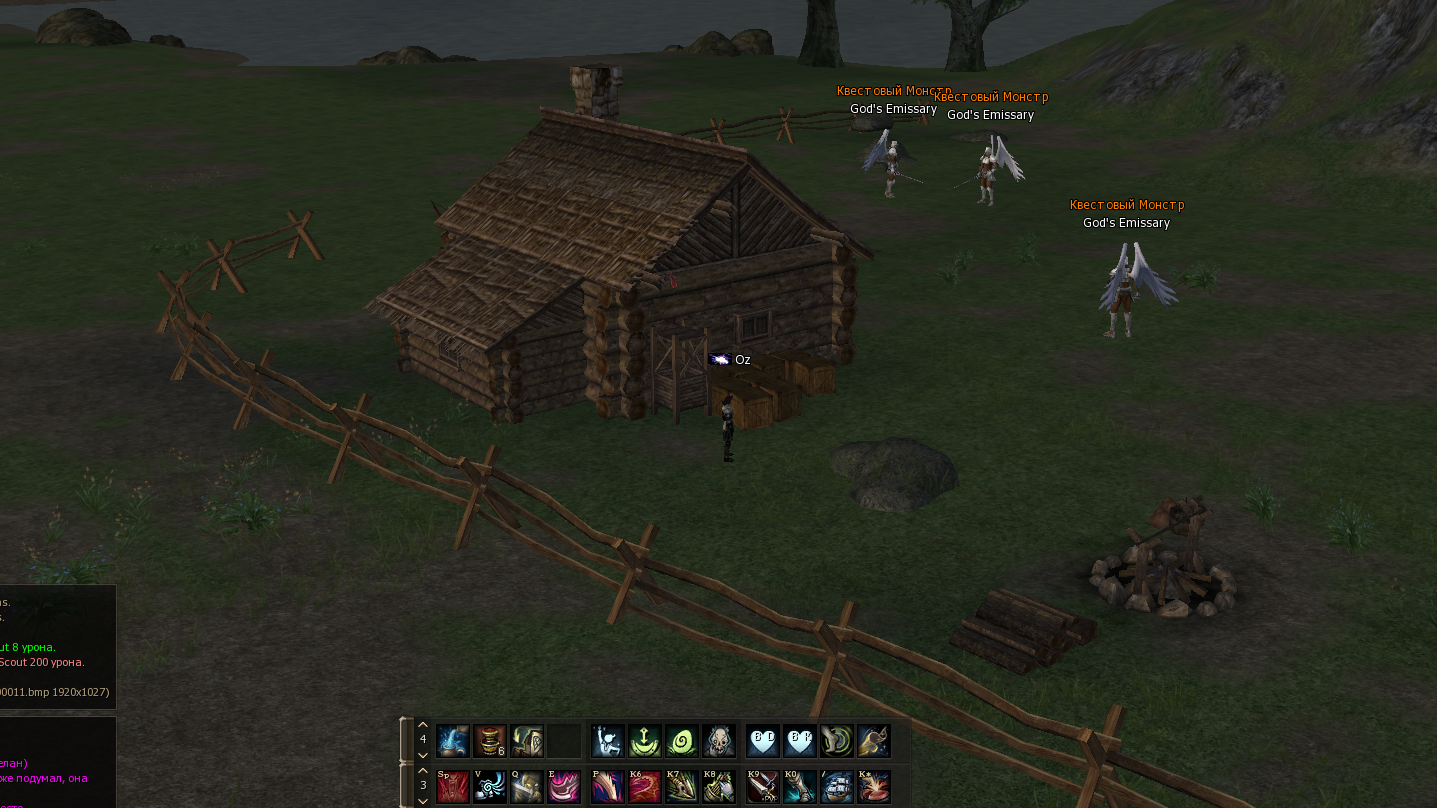
Task: Use the masked assassin skill marked Q
Action: tap(527, 786)
